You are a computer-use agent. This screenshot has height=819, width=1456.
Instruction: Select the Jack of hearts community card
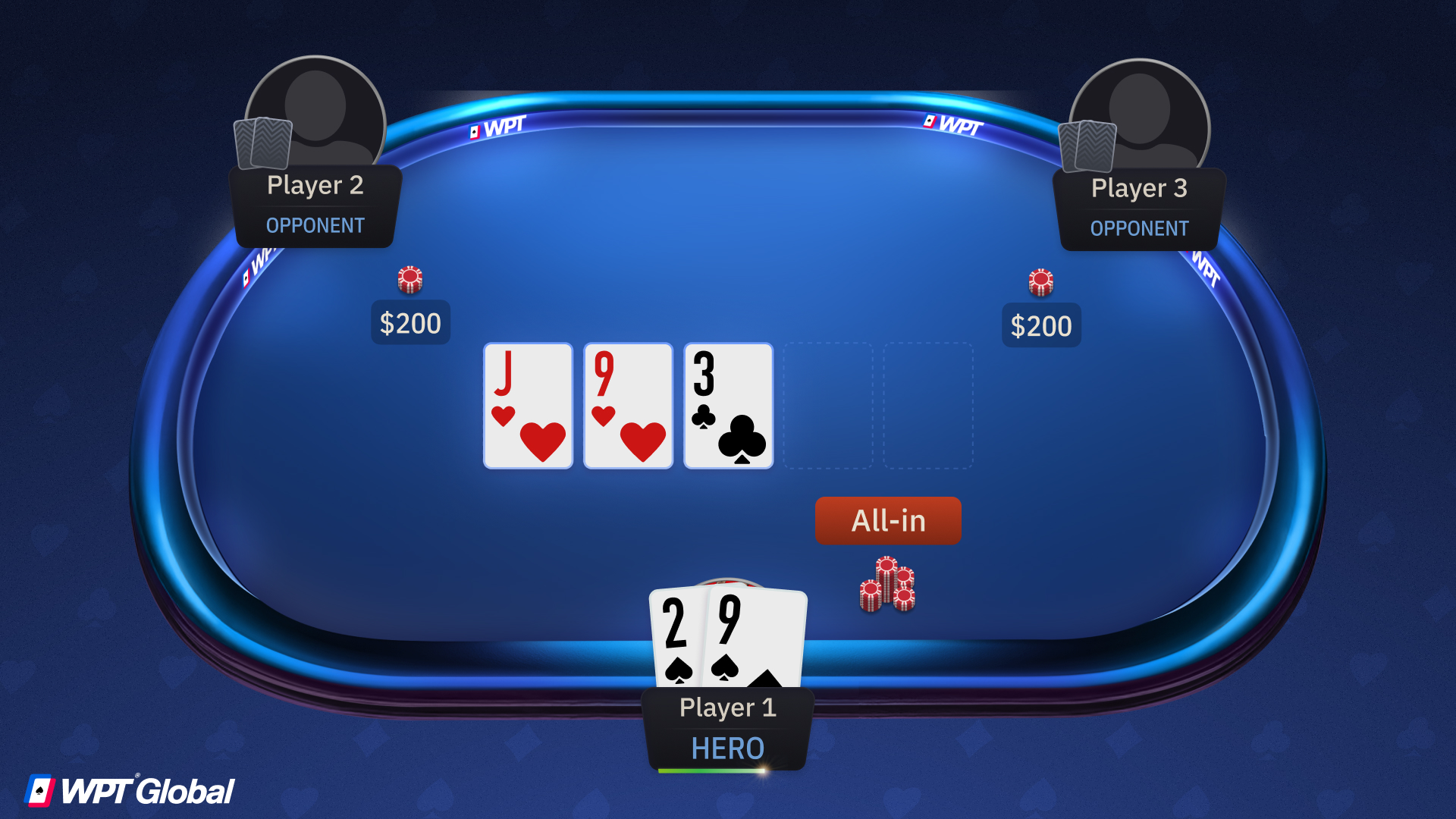527,406
